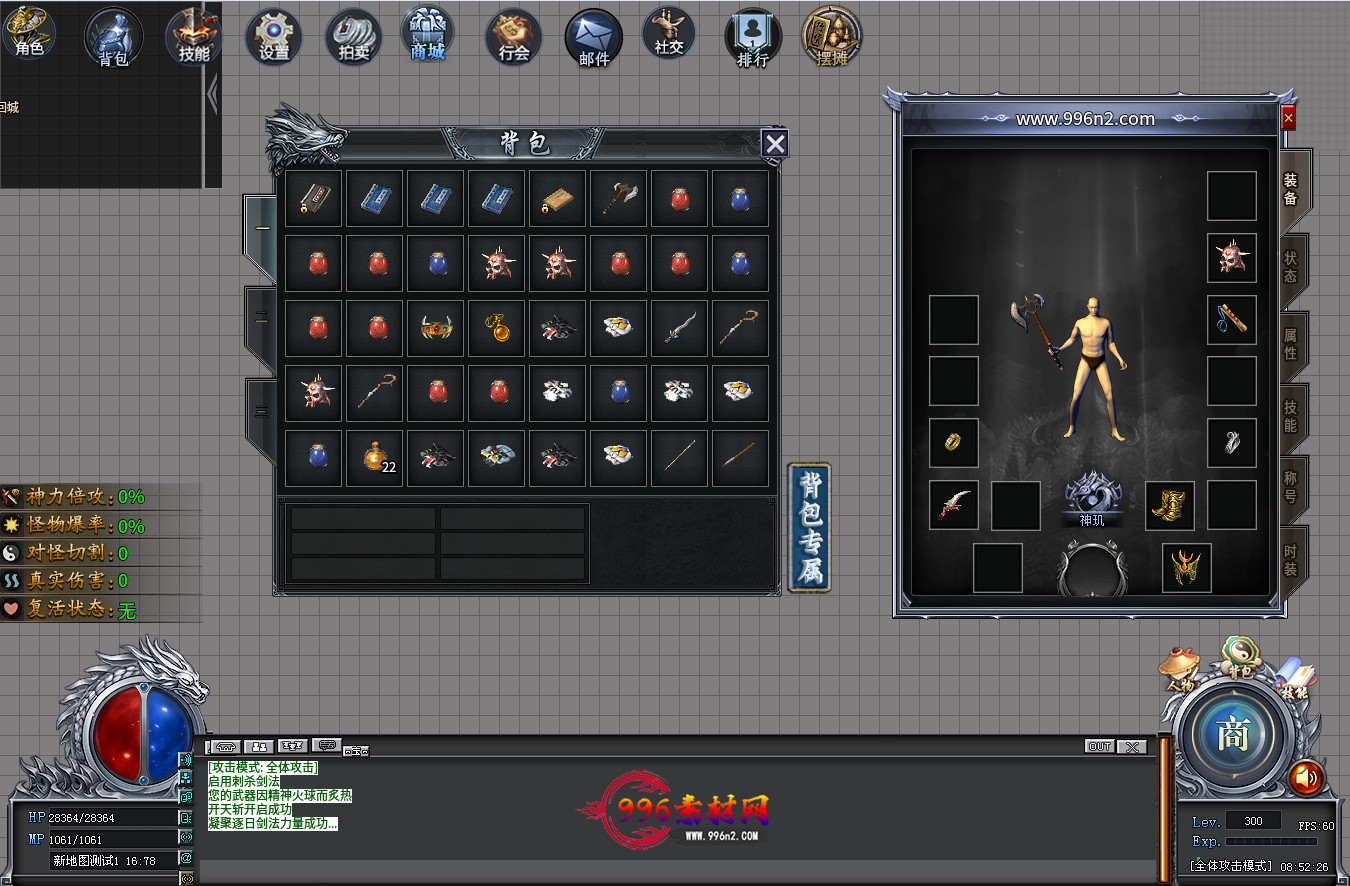Close the character equipment panel

[x=1288, y=118]
